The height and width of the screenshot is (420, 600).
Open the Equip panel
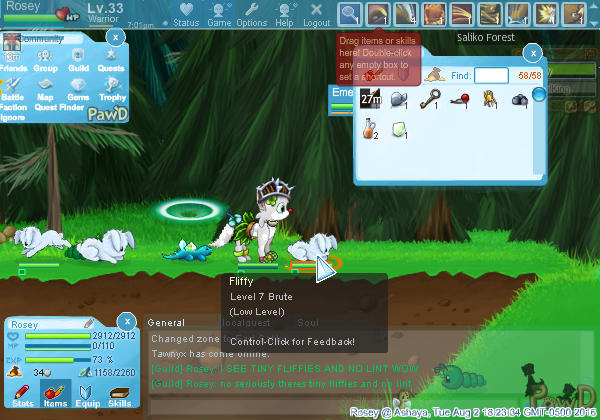click(87, 394)
